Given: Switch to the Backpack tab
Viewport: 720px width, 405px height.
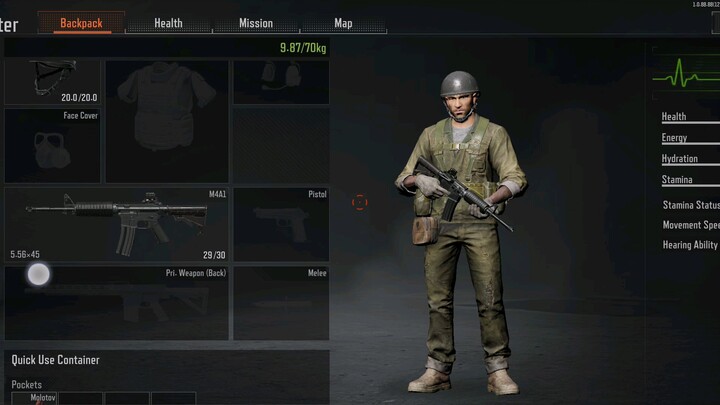Looking at the screenshot, I should pos(81,23).
